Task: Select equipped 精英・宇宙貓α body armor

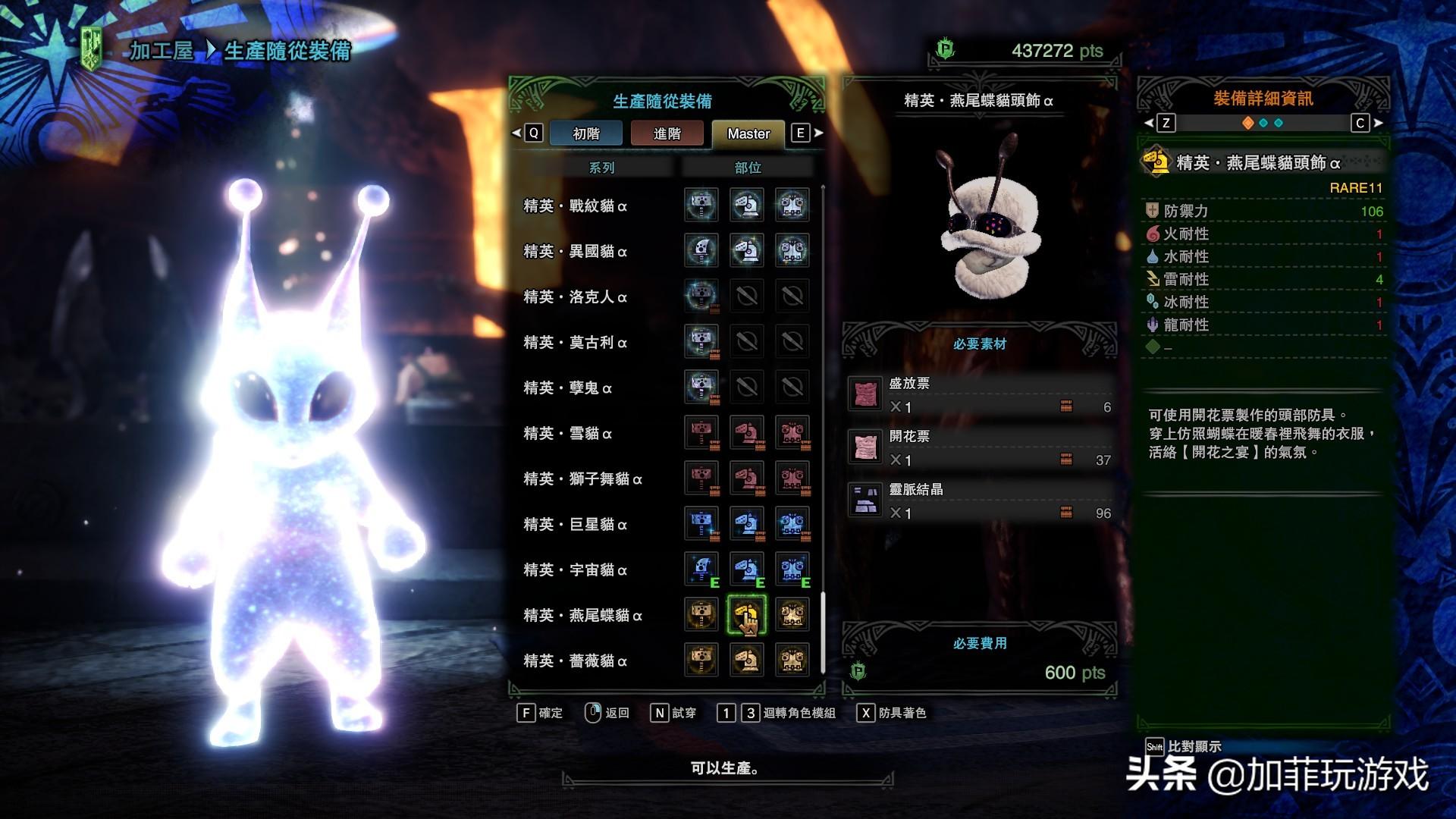Action: (x=792, y=569)
